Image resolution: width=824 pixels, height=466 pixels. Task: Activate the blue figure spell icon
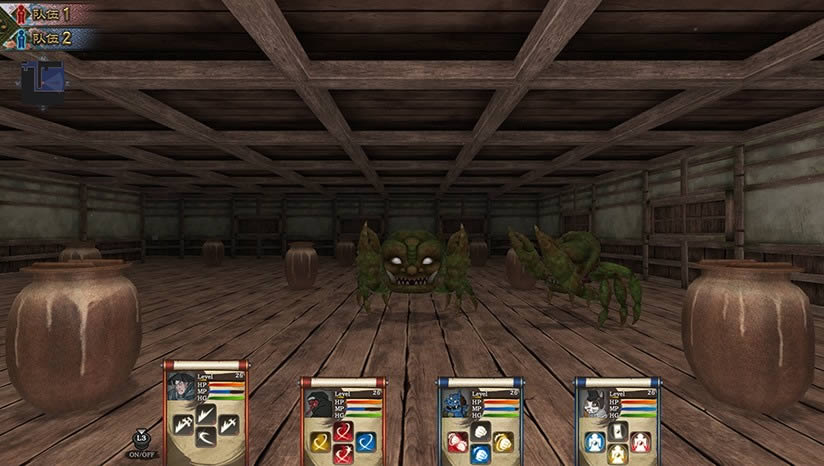pyautogui.click(x=594, y=441)
